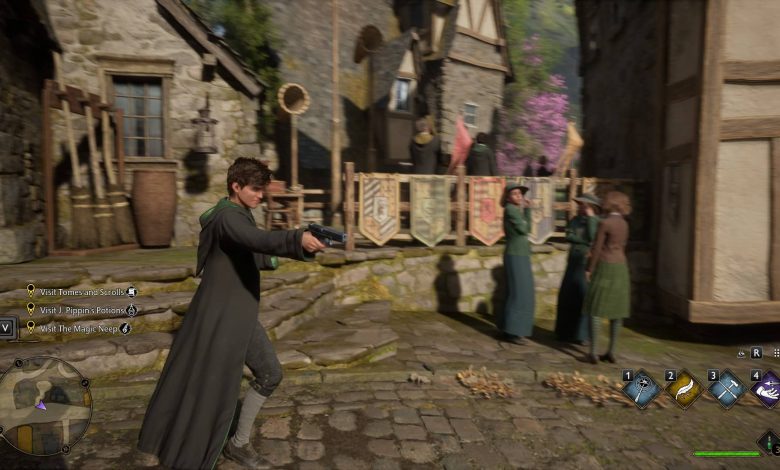The image size is (780, 470).
Task: Select the Visit The Magic Neep objective
Action: [78, 327]
